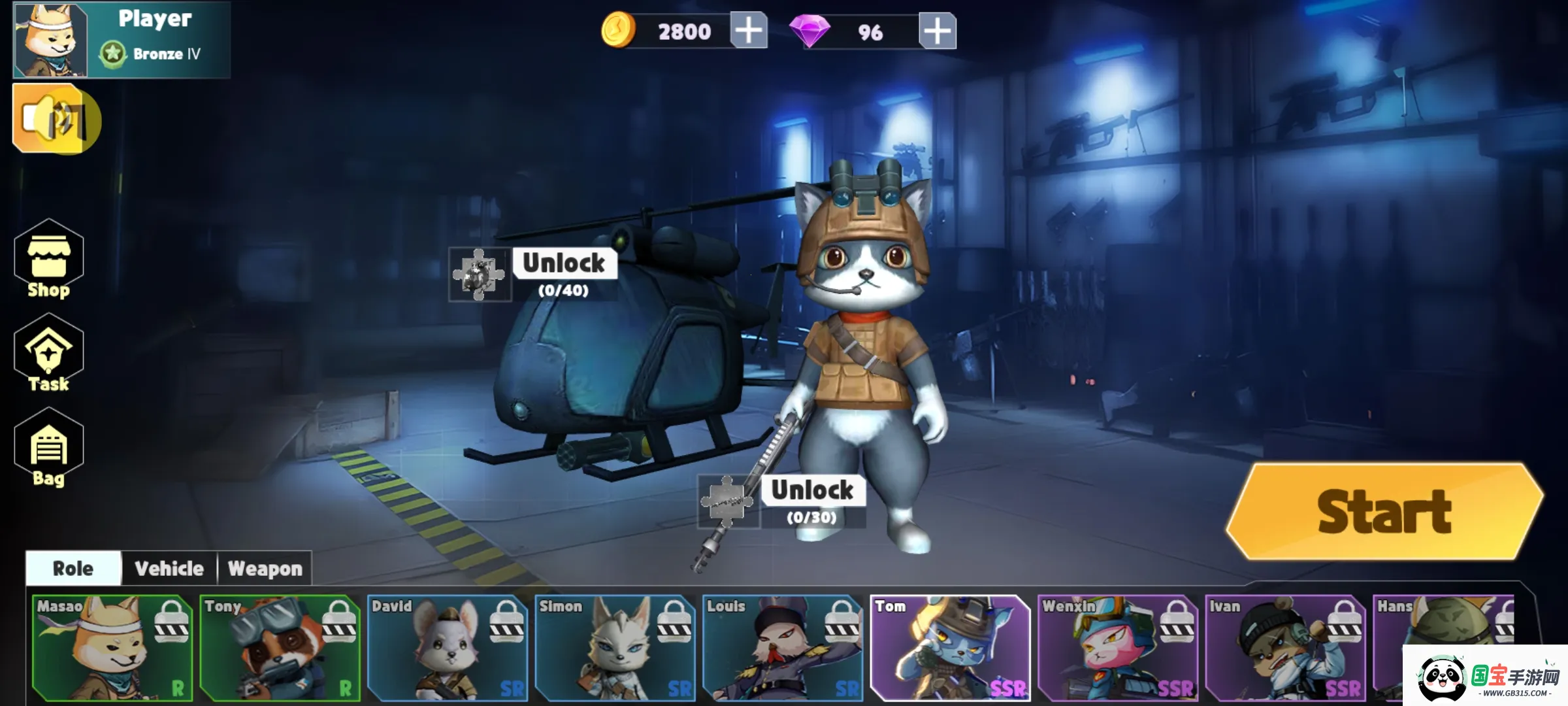Open the Player profile avatar

pos(51,39)
